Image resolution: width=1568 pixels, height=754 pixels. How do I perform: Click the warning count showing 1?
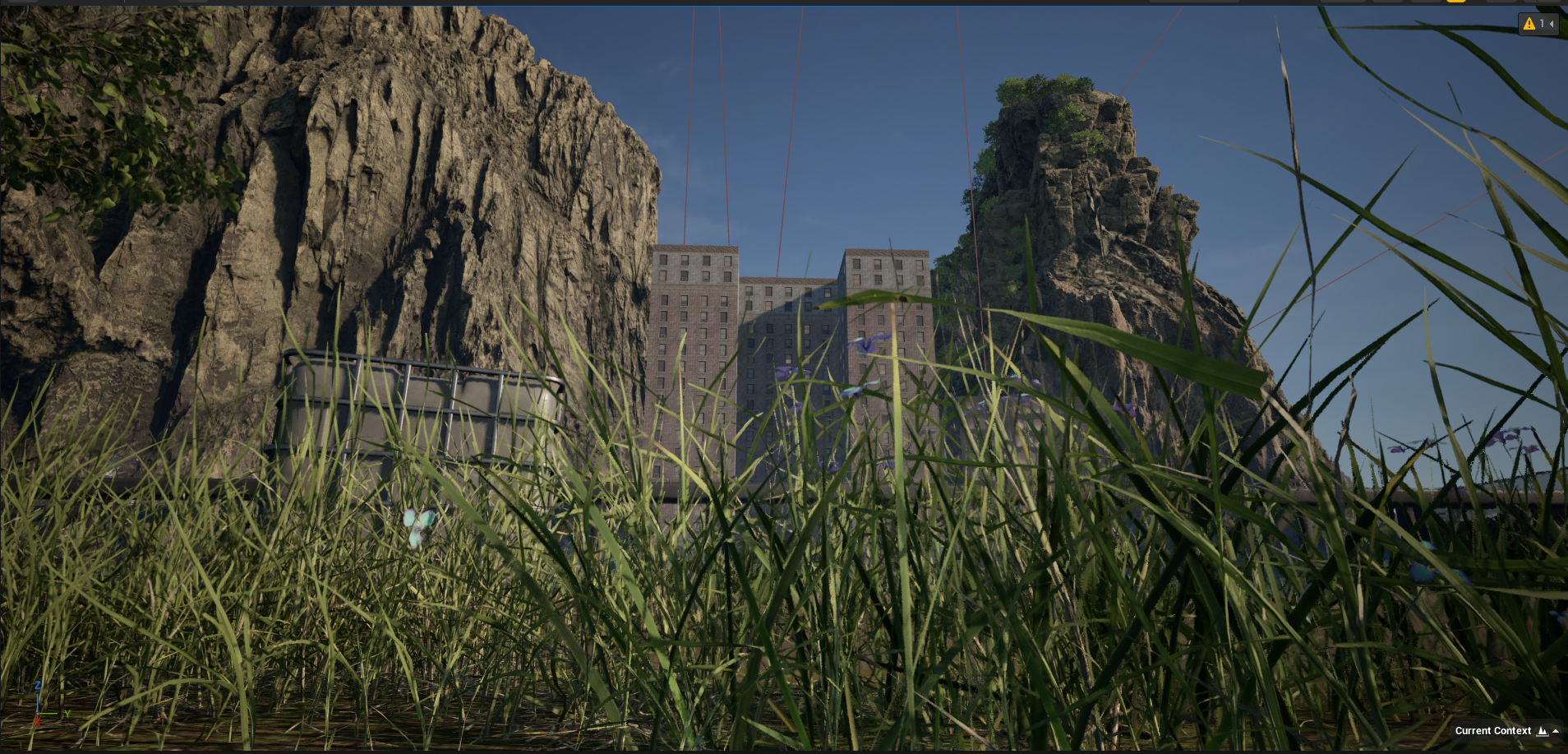1542,24
